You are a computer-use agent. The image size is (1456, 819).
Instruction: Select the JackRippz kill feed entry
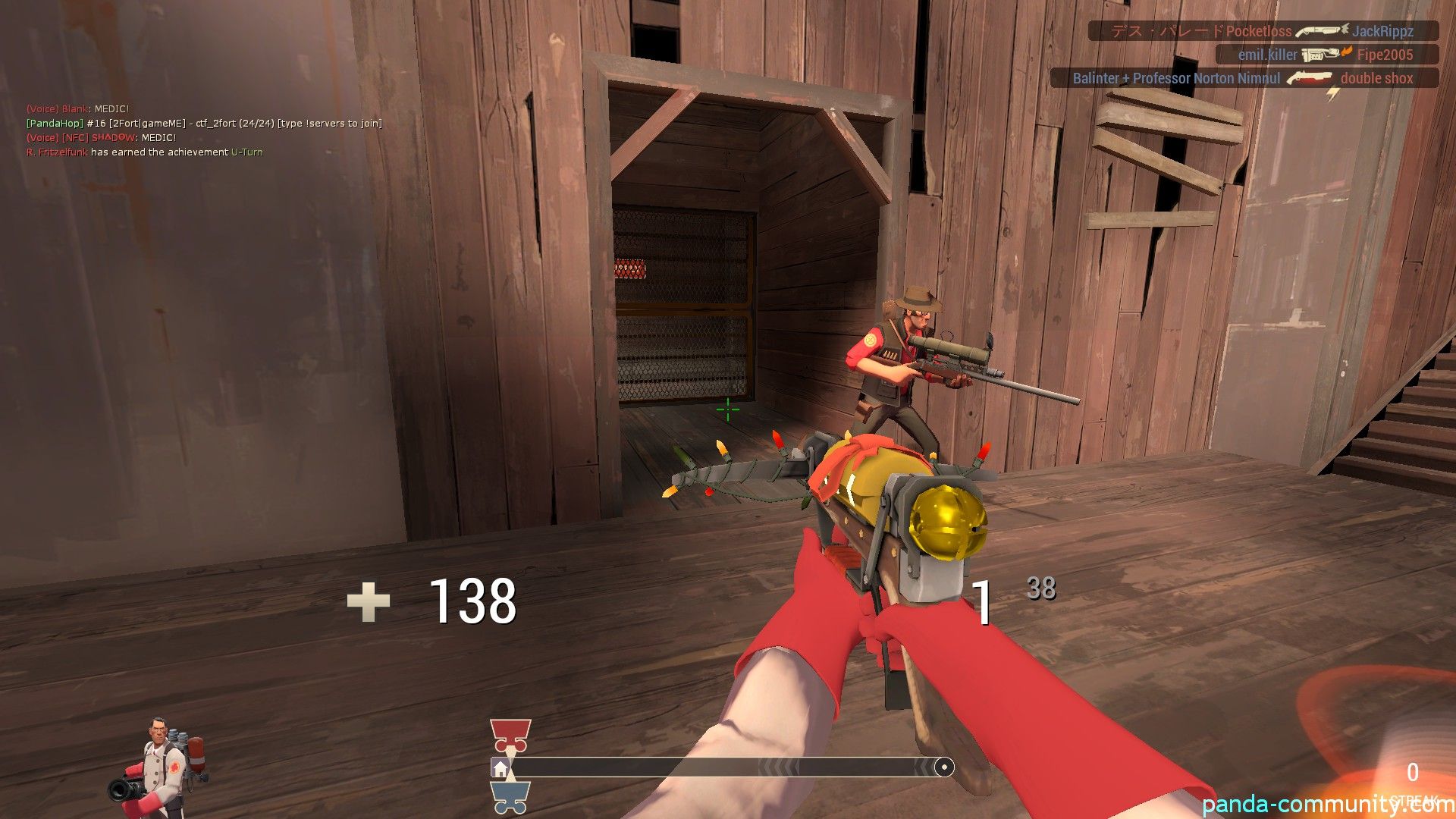point(1263,31)
